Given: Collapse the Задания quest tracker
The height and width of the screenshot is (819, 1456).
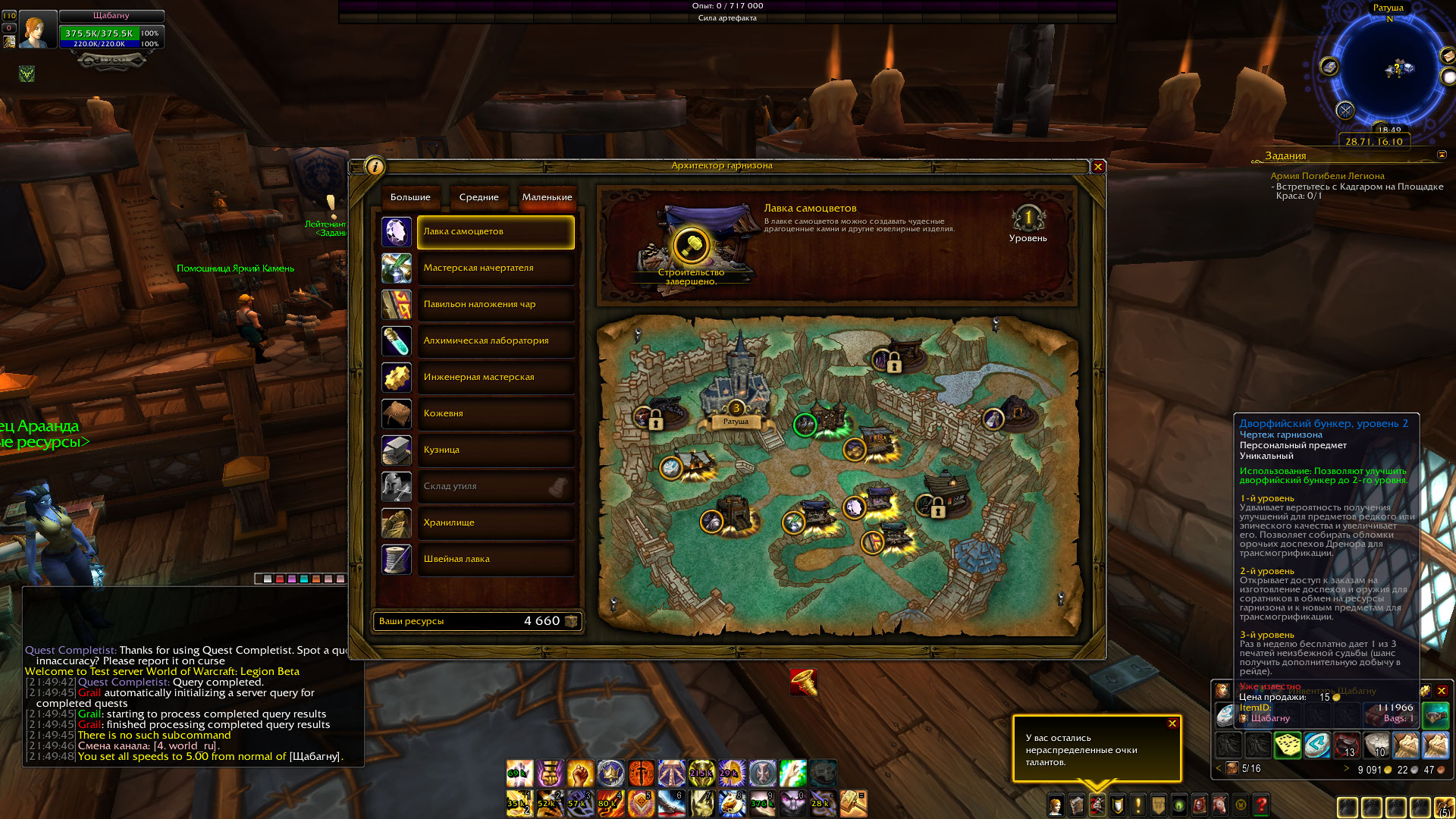Looking at the screenshot, I should [1442, 155].
